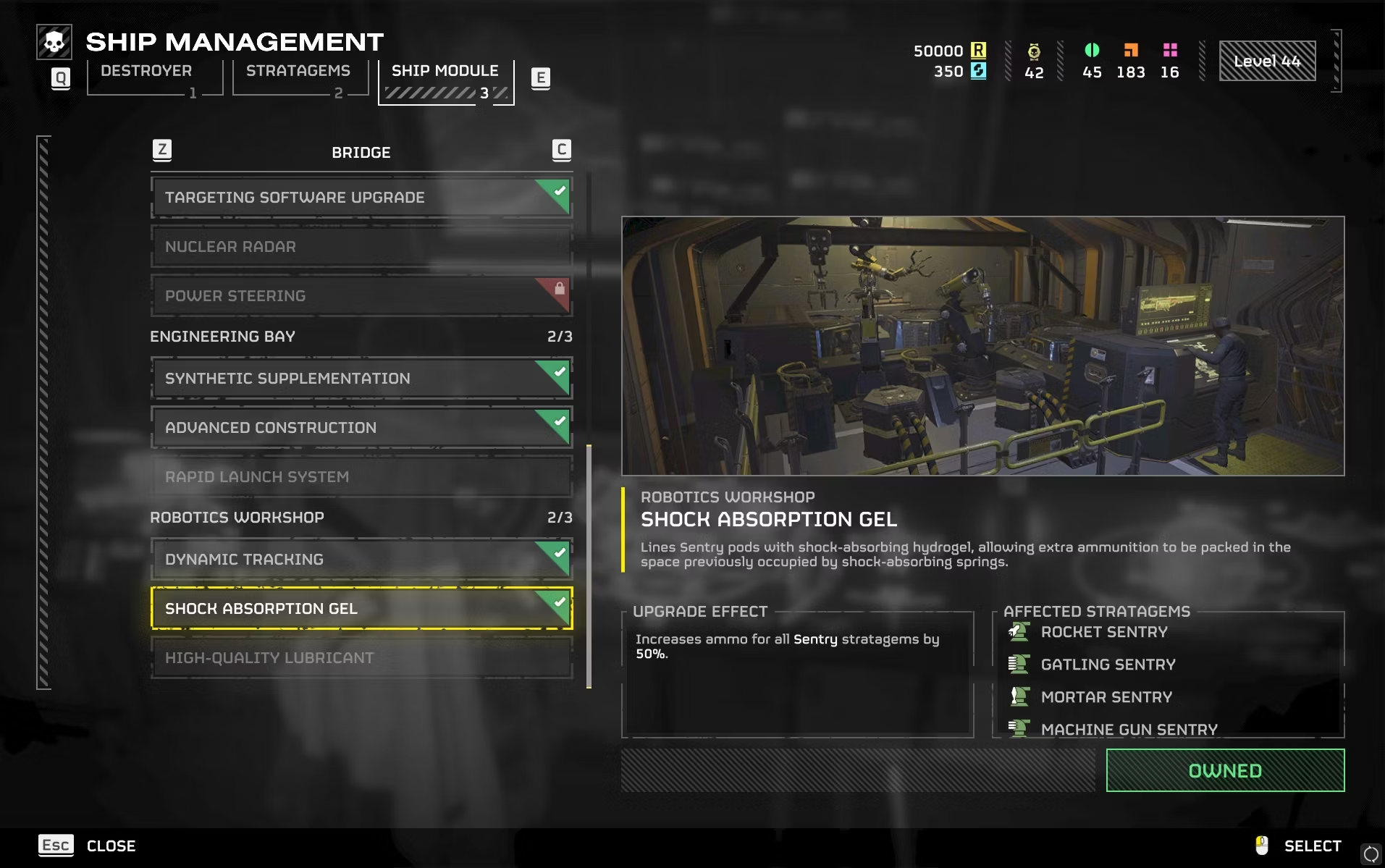Screen dimensions: 1385x868
Task: Close the Ship Management screen
Action: [x=87, y=846]
